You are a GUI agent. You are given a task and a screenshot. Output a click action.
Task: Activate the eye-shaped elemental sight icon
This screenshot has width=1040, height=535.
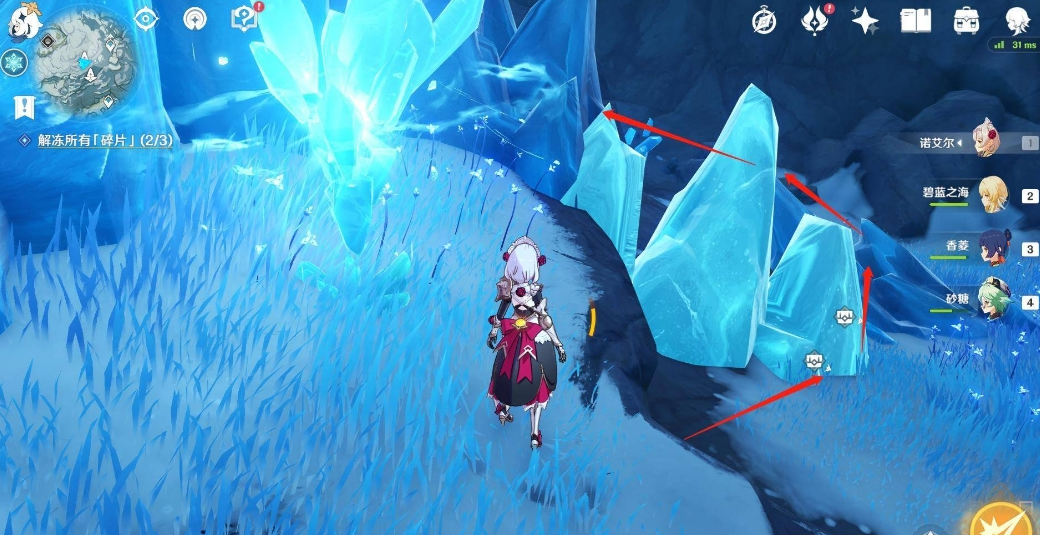[146, 18]
